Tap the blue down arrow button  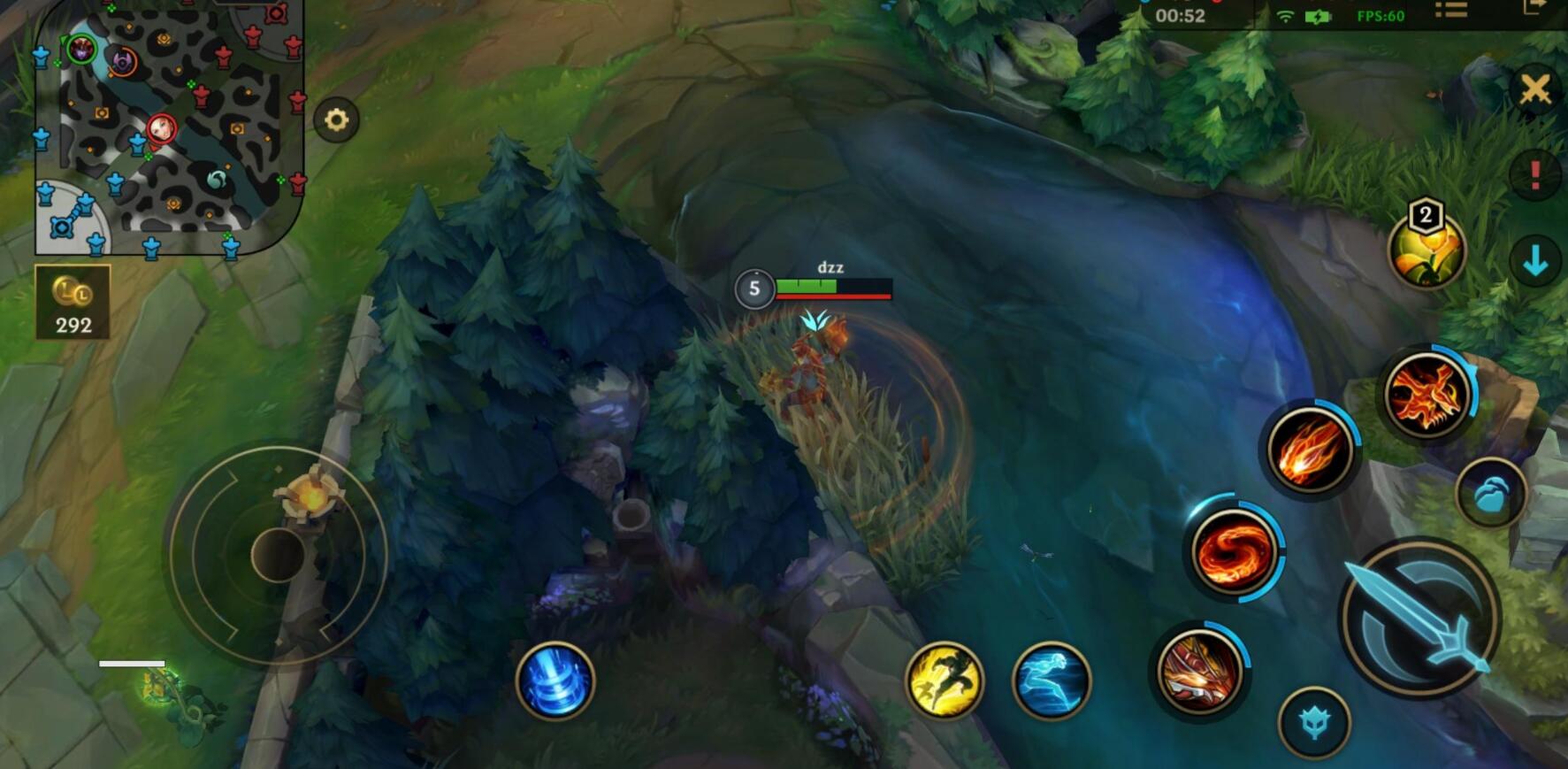coord(1535,261)
